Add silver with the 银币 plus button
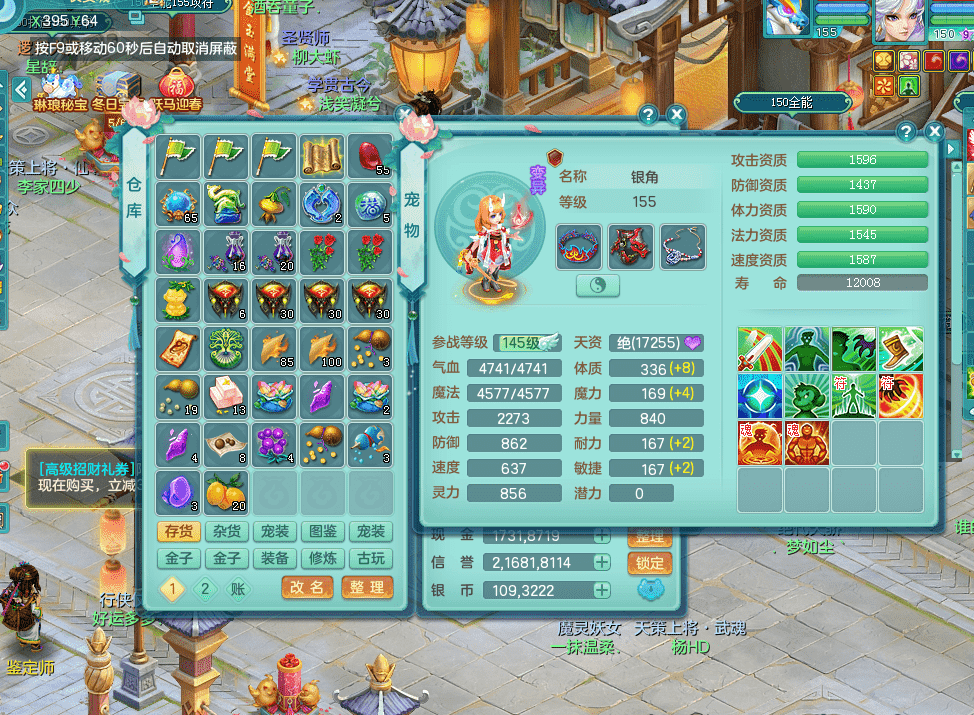Viewport: 974px width, 715px height. [x=601, y=590]
